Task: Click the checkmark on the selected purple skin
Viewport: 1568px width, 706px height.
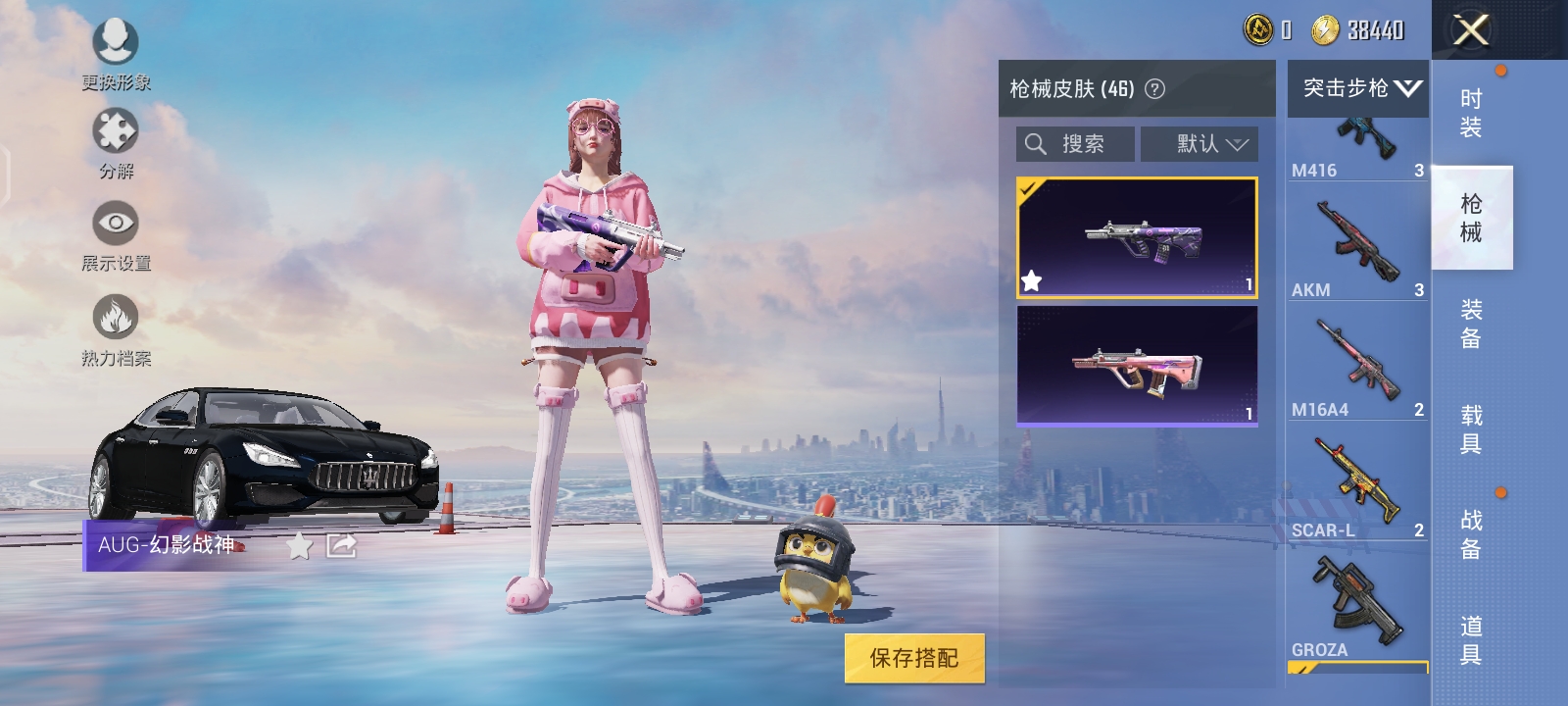Action: [1027, 189]
